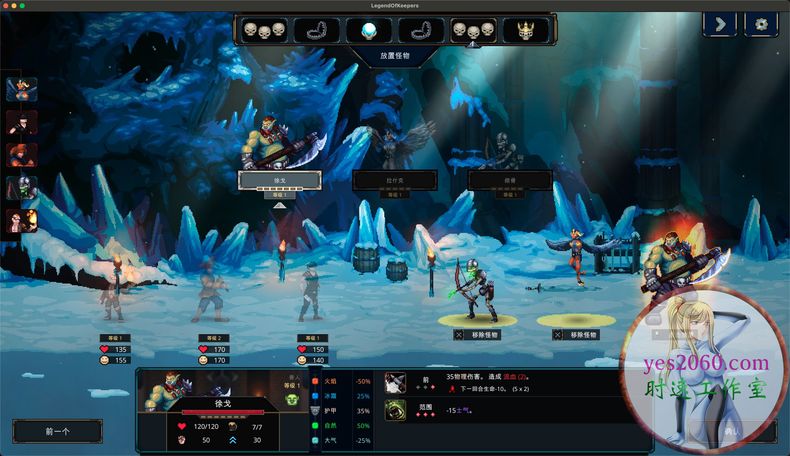Remove the winged harpy with 移除怪物

coord(575,335)
